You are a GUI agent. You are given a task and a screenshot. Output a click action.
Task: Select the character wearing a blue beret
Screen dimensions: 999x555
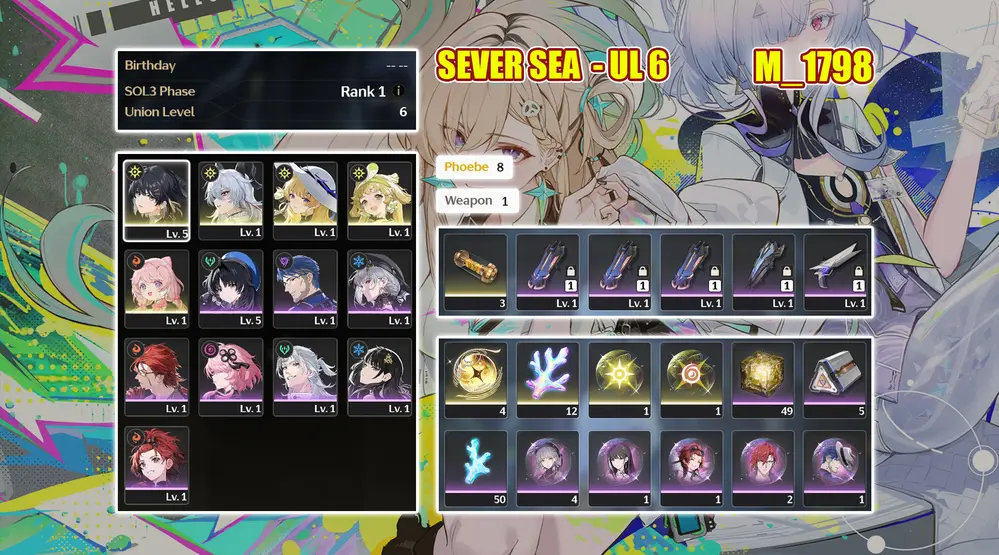pyautogui.click(x=231, y=288)
